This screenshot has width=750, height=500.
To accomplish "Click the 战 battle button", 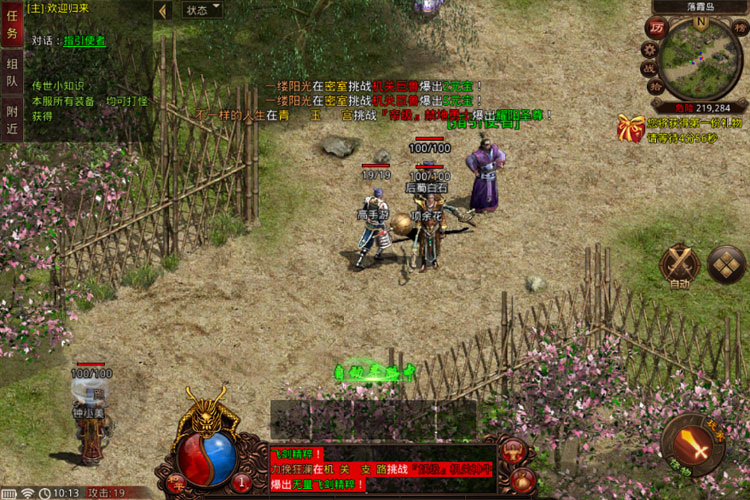I will pos(650,68).
